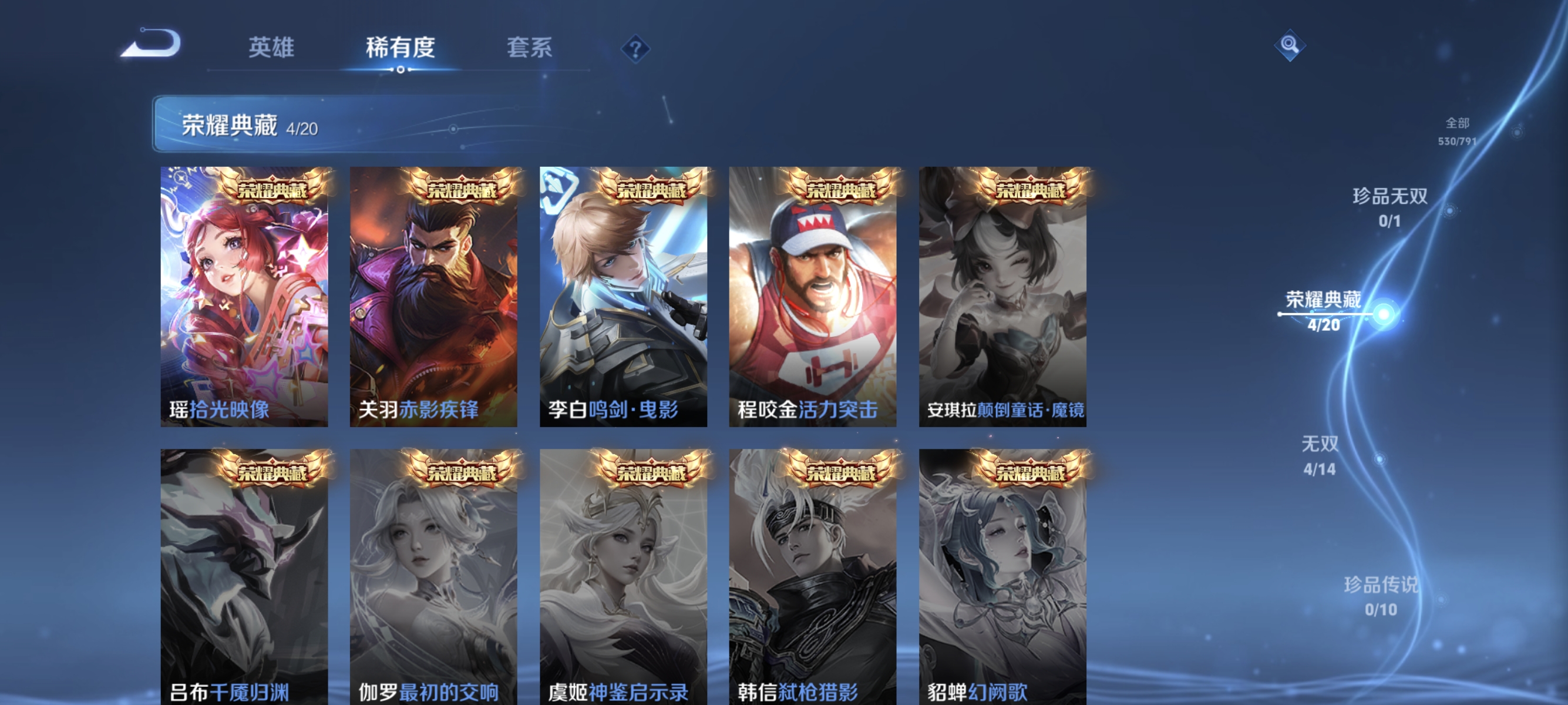This screenshot has height=705, width=1568.
Task: Select the 全部 530/791 category
Action: tap(1458, 133)
